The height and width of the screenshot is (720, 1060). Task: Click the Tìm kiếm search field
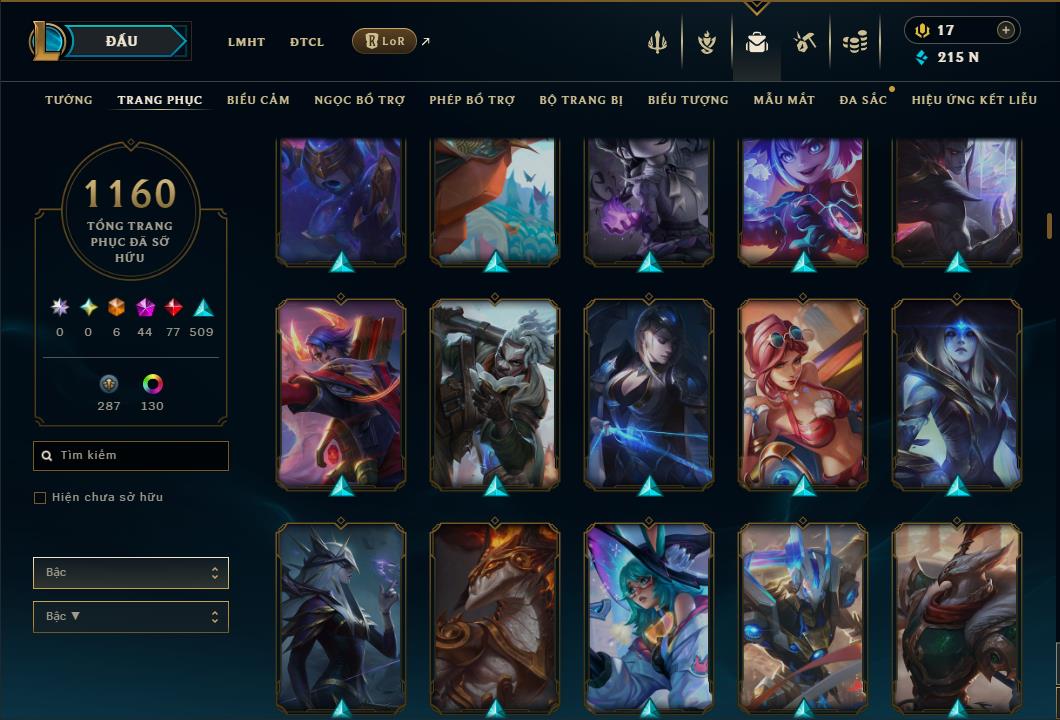point(131,456)
